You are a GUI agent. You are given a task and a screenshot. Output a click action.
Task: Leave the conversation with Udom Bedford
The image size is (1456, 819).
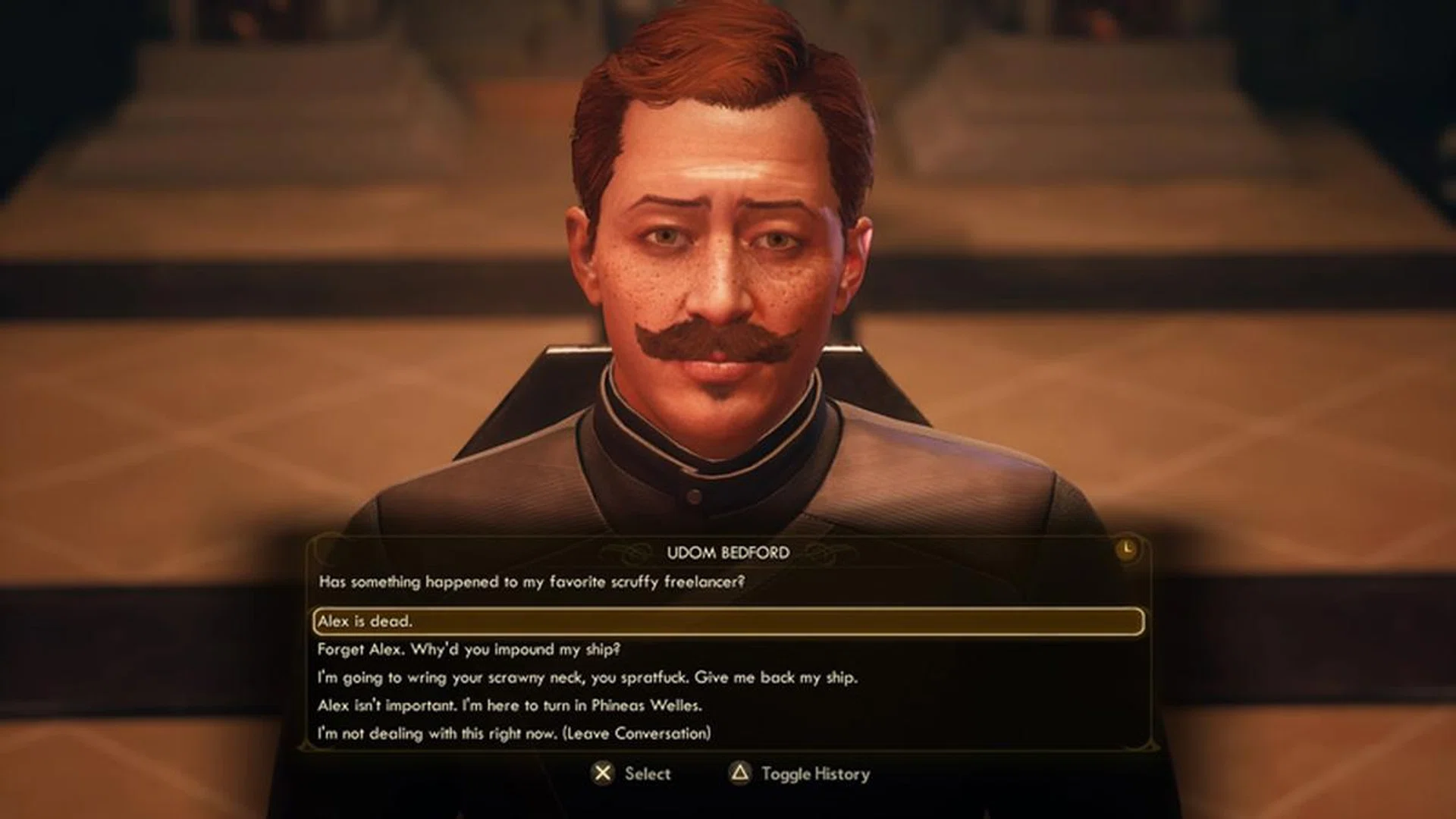514,733
